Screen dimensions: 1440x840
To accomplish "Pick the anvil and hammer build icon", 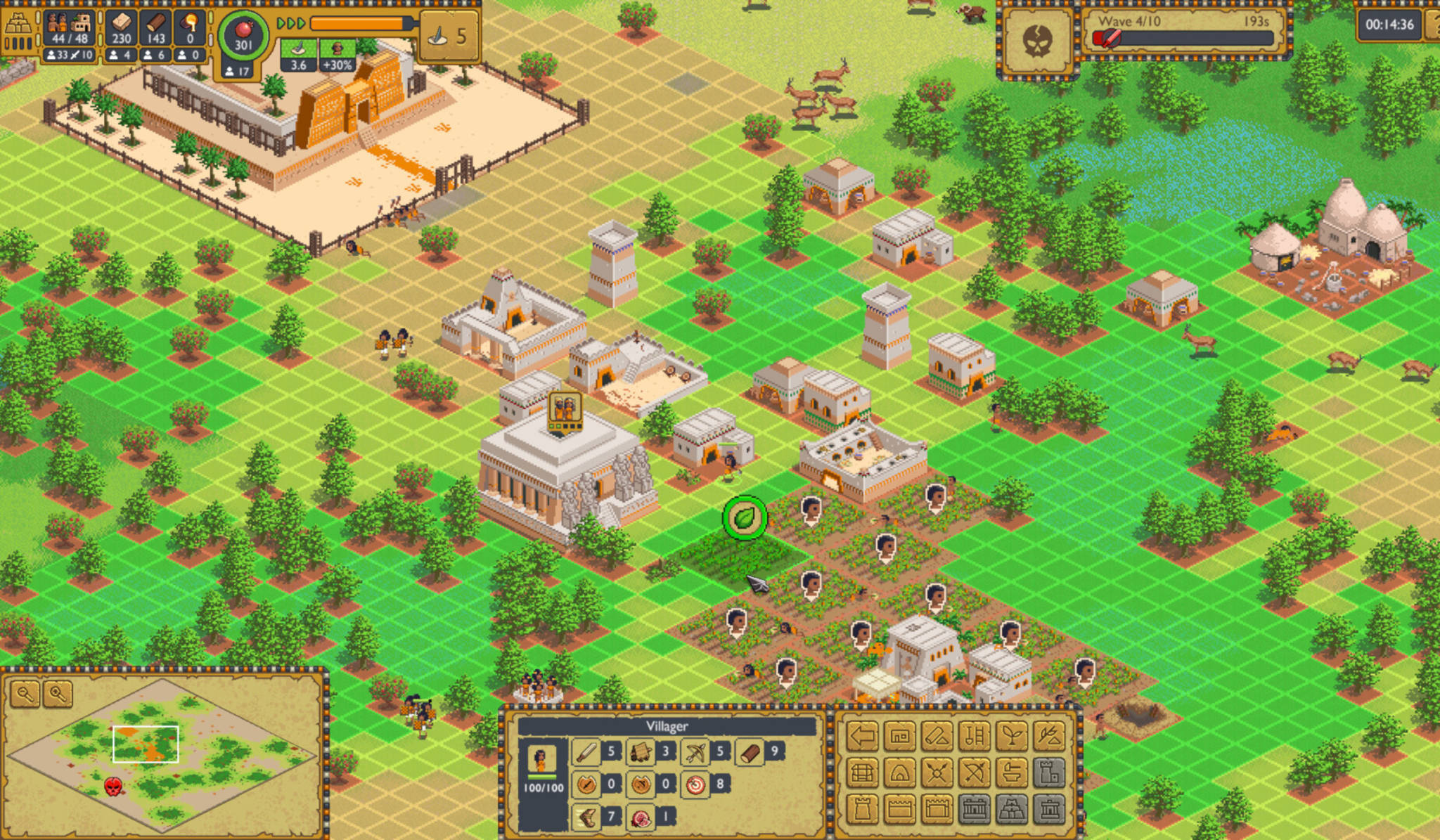I will tap(1012, 773).
